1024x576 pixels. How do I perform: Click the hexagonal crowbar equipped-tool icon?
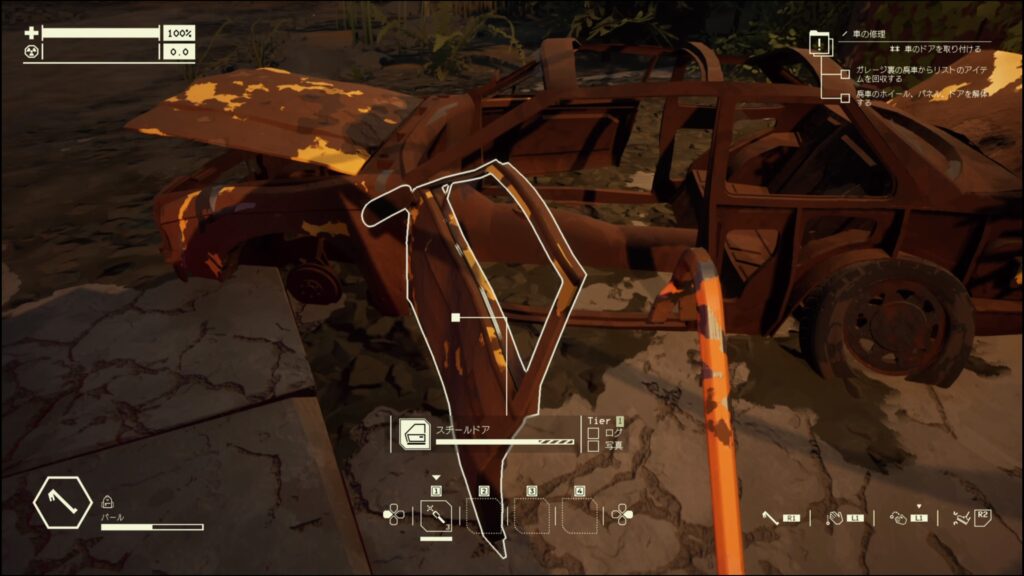coord(63,504)
